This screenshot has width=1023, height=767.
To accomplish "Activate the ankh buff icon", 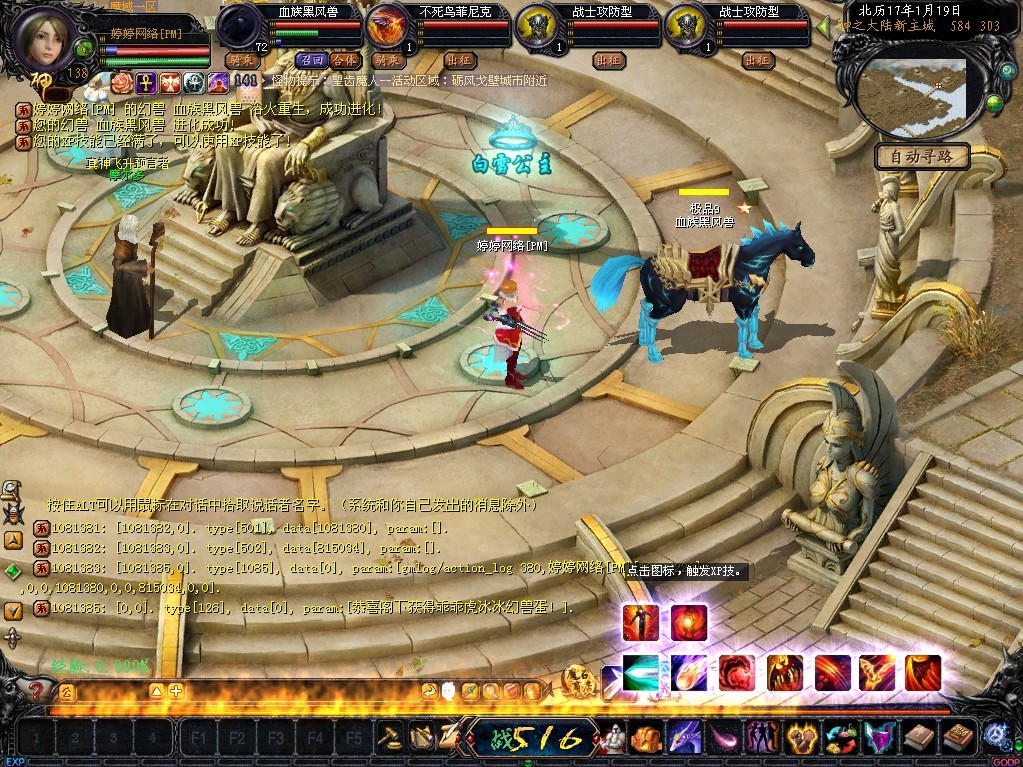I will point(145,81).
